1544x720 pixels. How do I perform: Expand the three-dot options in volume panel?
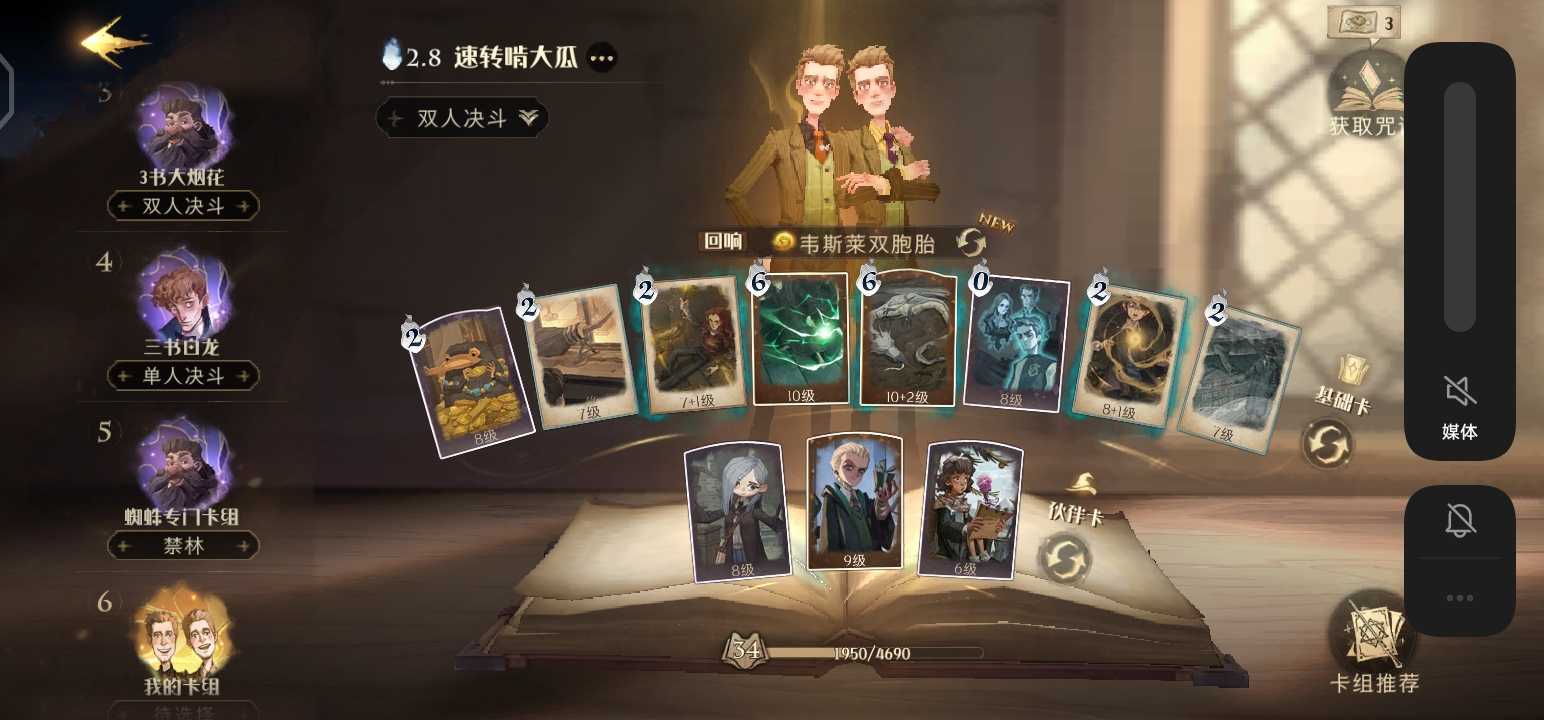[1461, 597]
